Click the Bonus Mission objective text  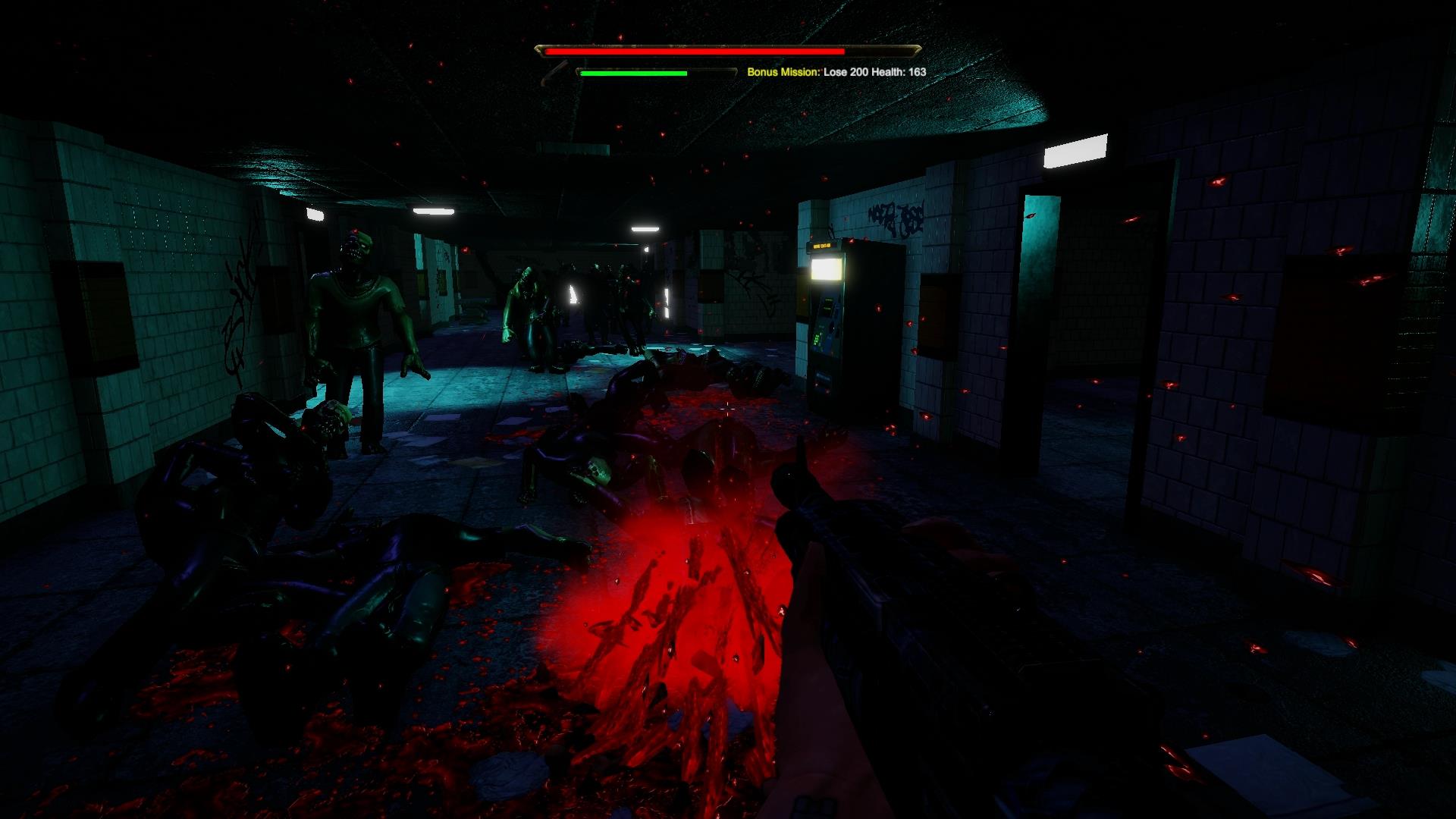836,72
